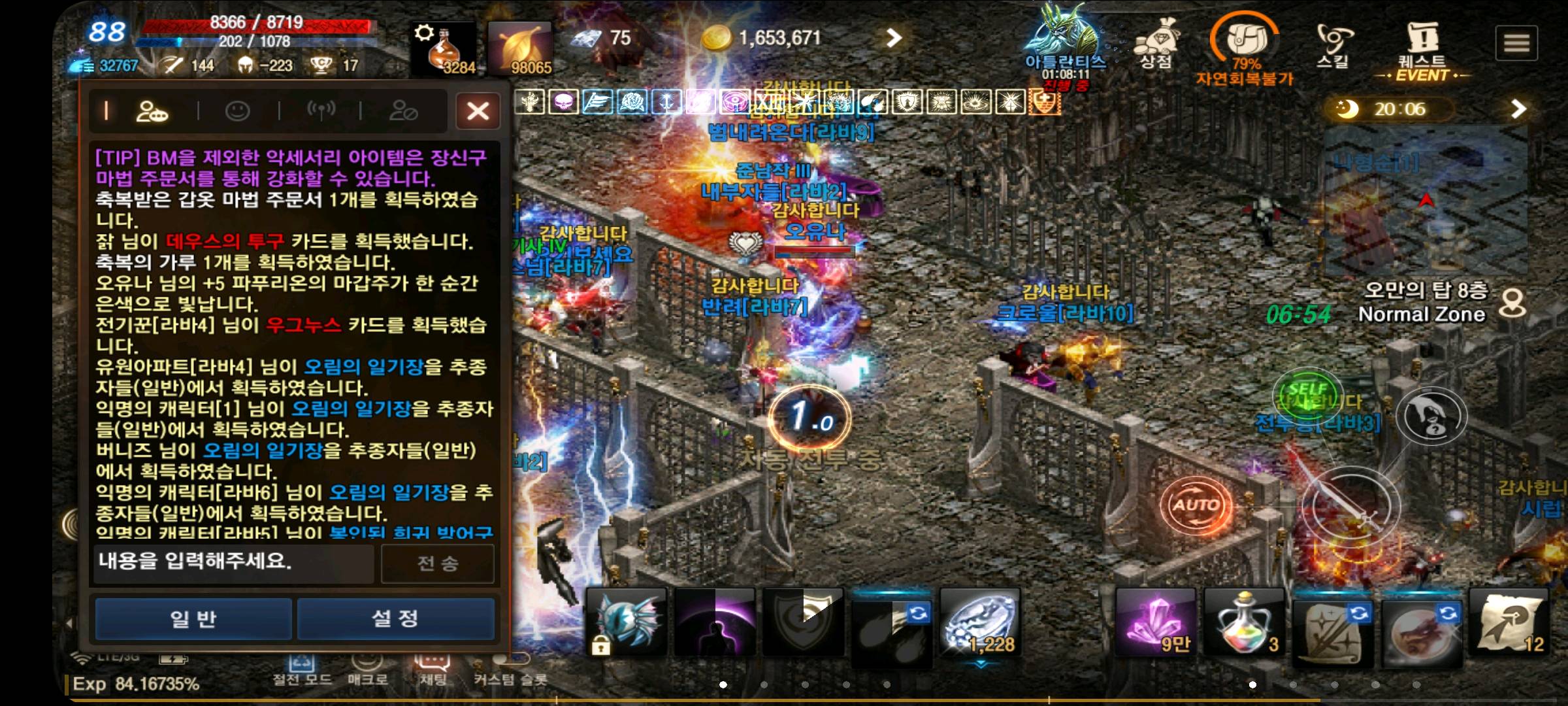Viewport: 1568px width, 706px height.
Task: Open the 상점 shop icon
Action: click(1156, 39)
